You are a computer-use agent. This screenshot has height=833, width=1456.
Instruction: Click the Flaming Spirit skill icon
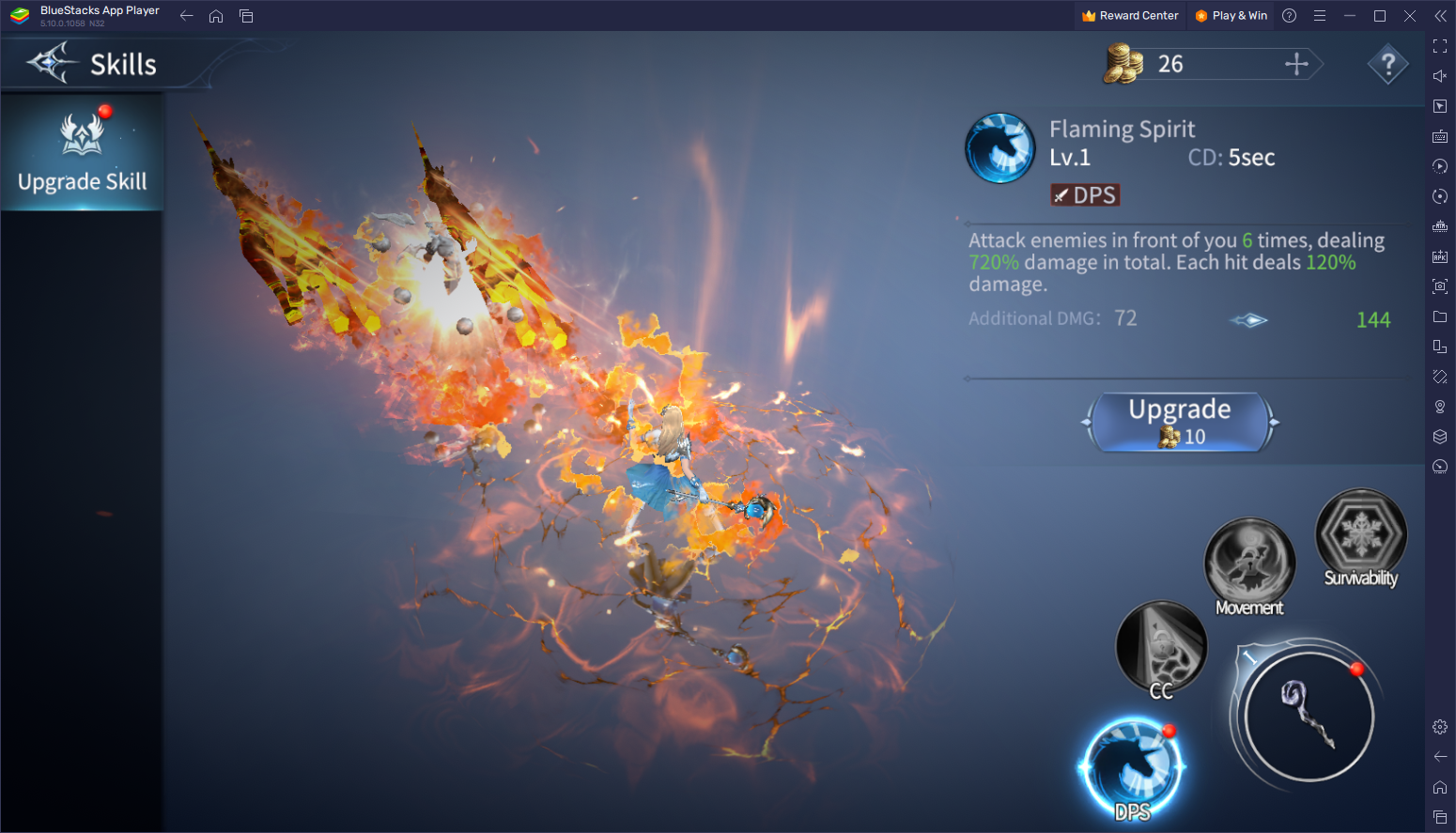(x=1000, y=148)
